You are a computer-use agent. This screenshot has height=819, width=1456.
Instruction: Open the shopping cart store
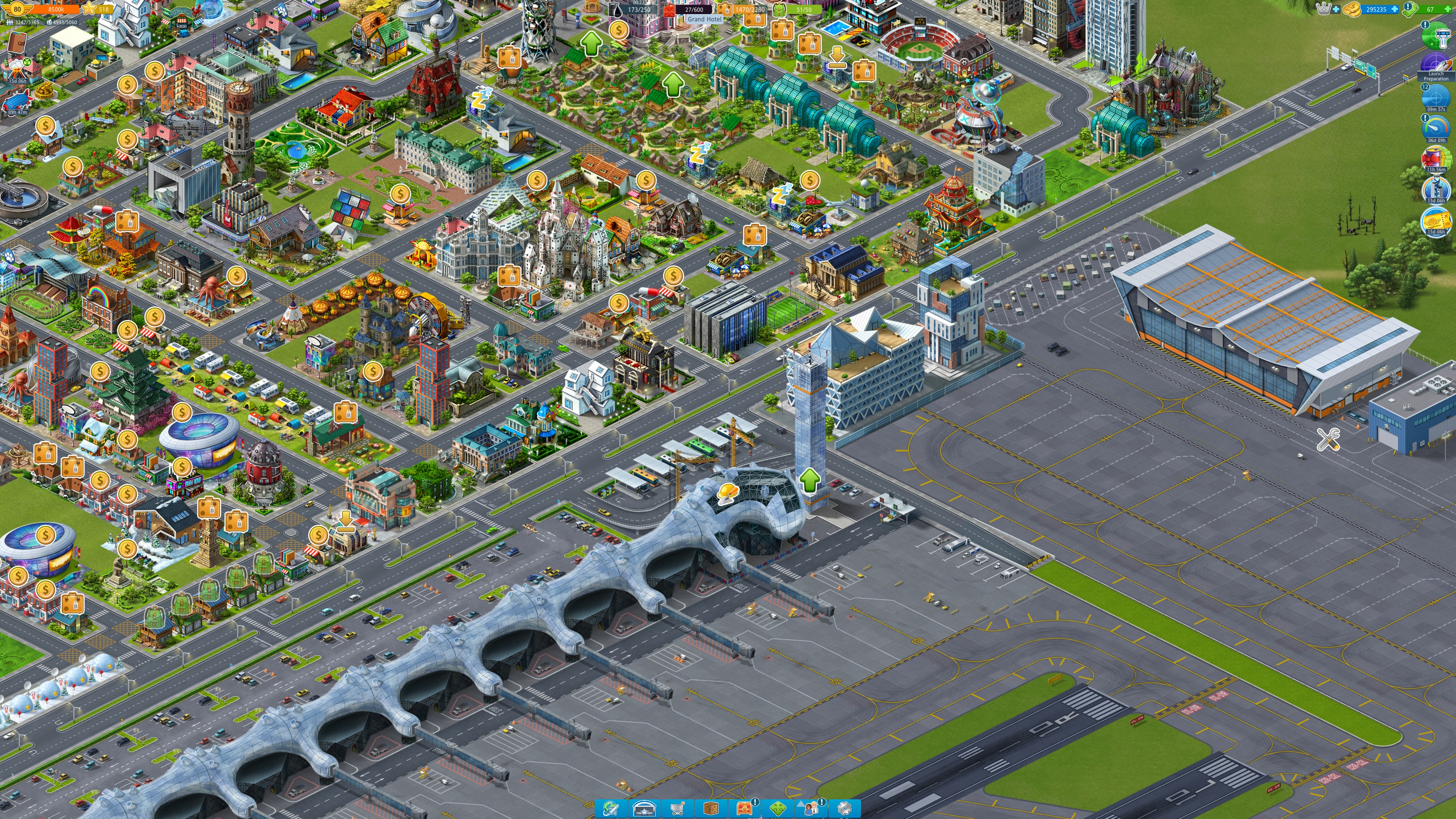pyautogui.click(x=677, y=808)
